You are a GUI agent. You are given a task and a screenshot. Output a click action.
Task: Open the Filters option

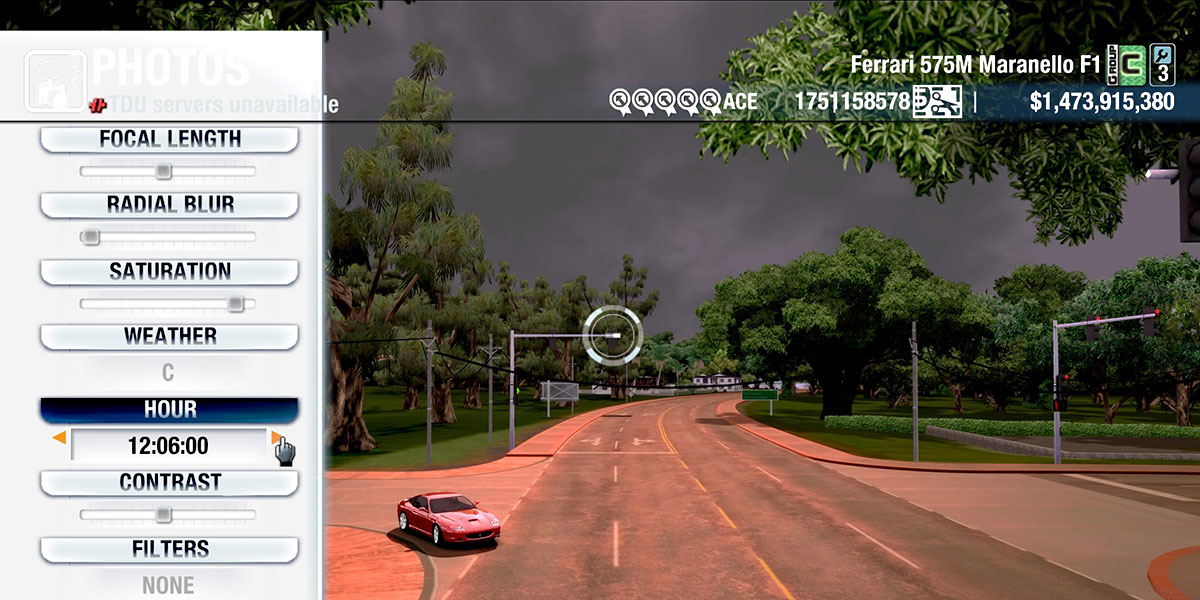[169, 549]
